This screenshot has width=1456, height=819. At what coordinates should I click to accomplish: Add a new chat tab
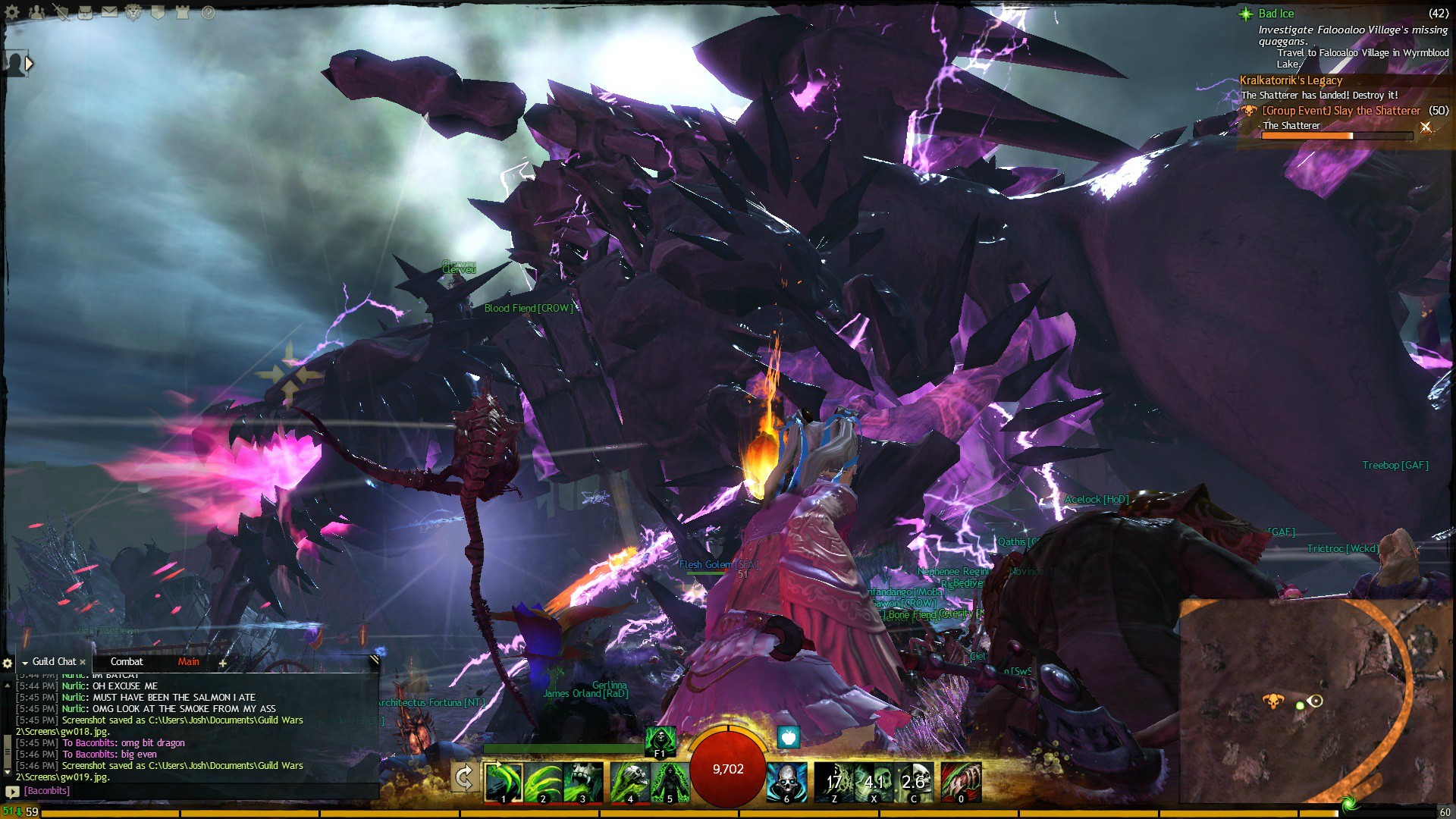(x=223, y=663)
